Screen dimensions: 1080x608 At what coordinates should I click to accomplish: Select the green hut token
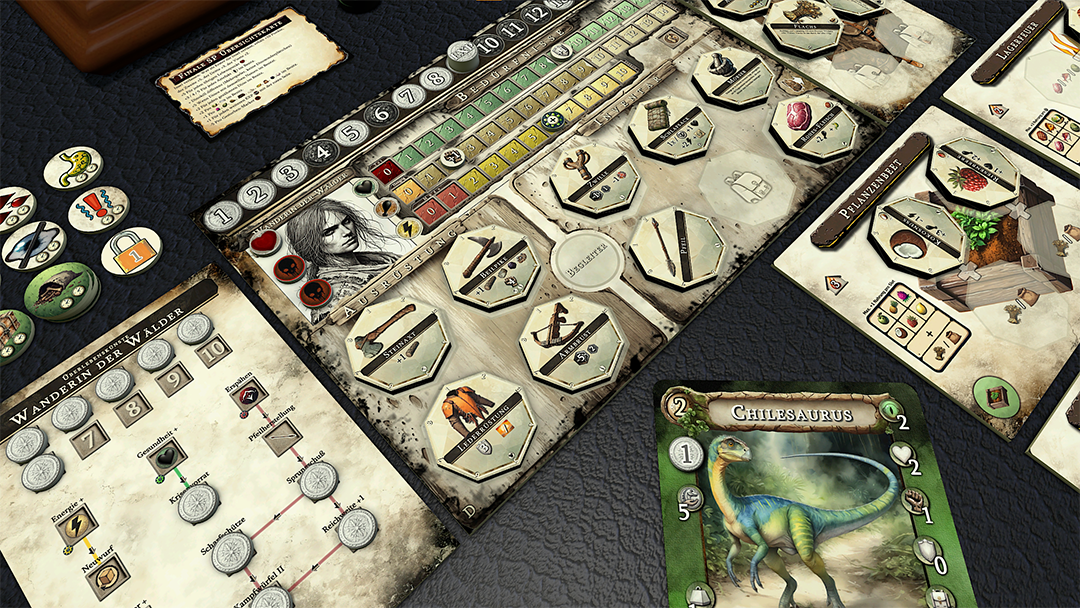click(62, 291)
